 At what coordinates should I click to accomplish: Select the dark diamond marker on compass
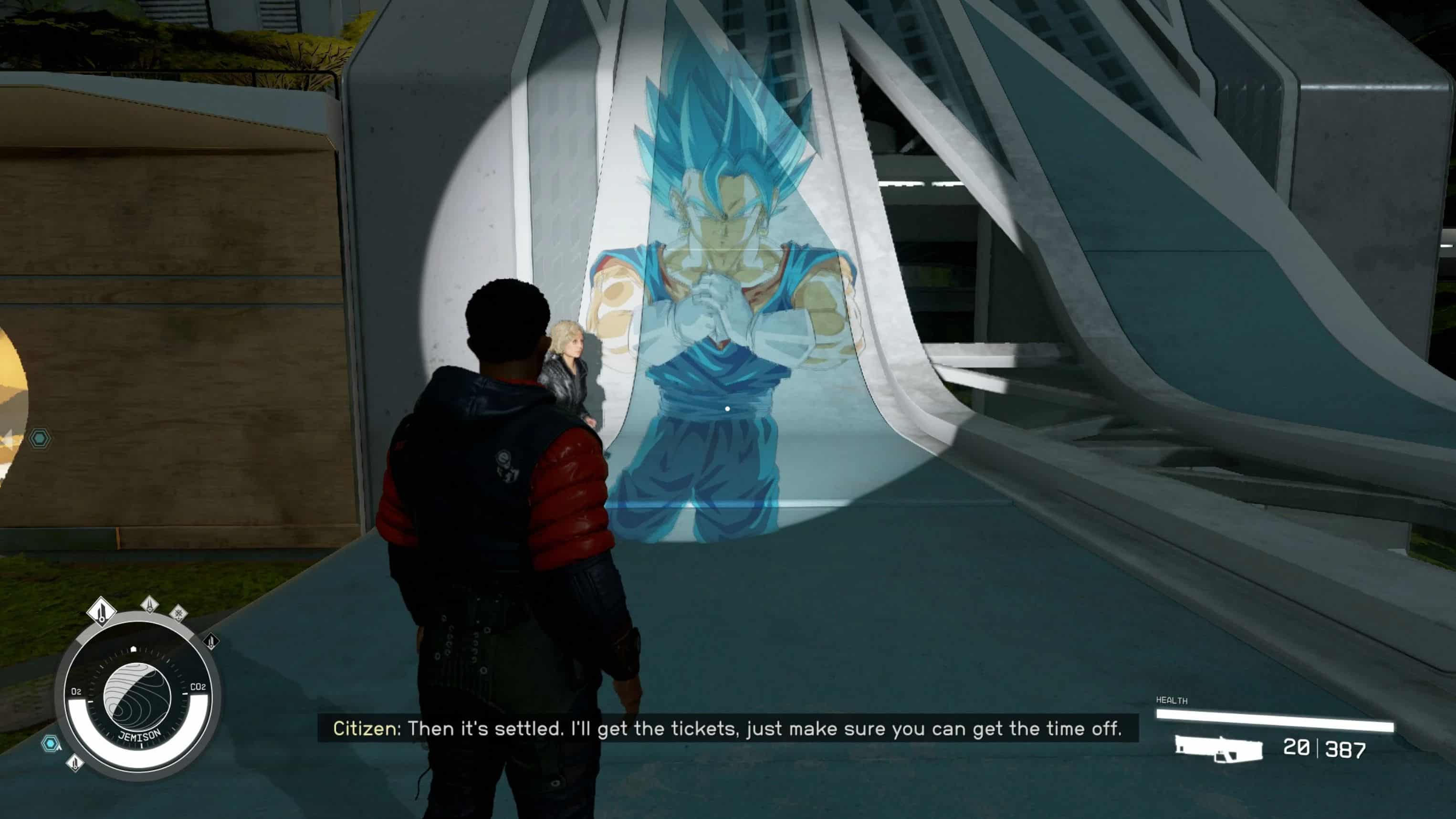(x=211, y=641)
